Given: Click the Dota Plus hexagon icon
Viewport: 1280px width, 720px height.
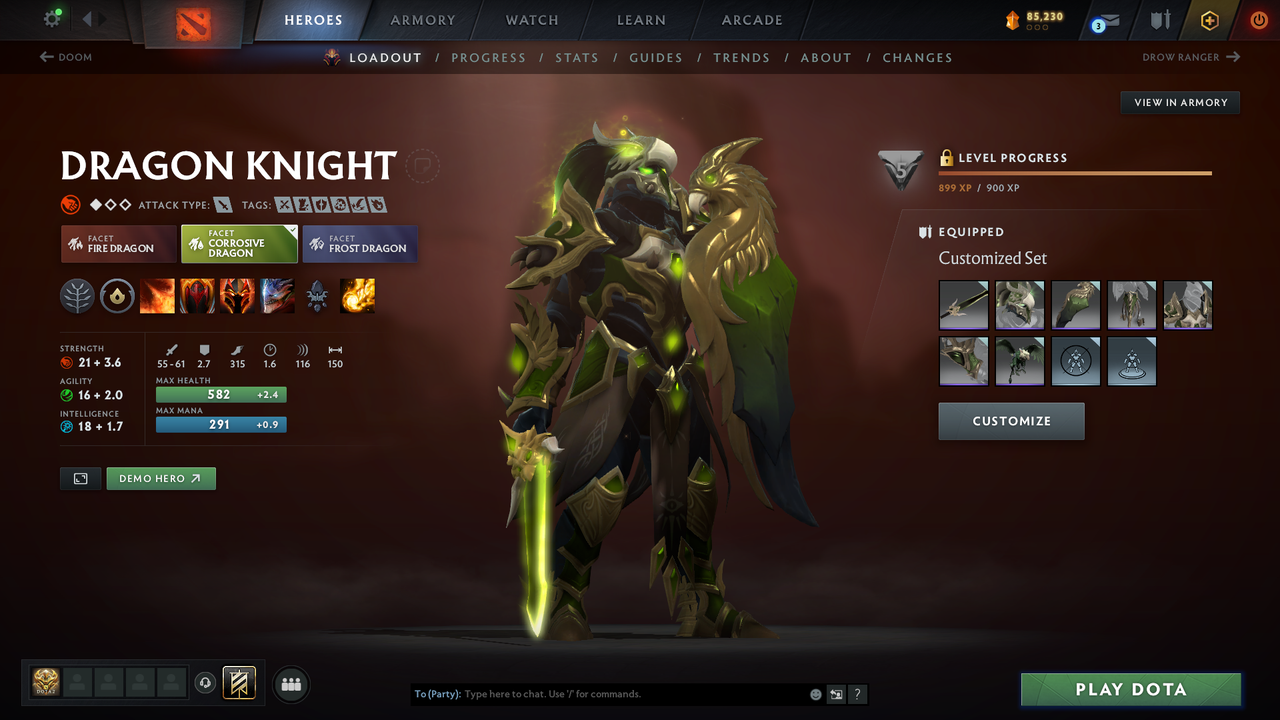Looking at the screenshot, I should [x=1209, y=20].
